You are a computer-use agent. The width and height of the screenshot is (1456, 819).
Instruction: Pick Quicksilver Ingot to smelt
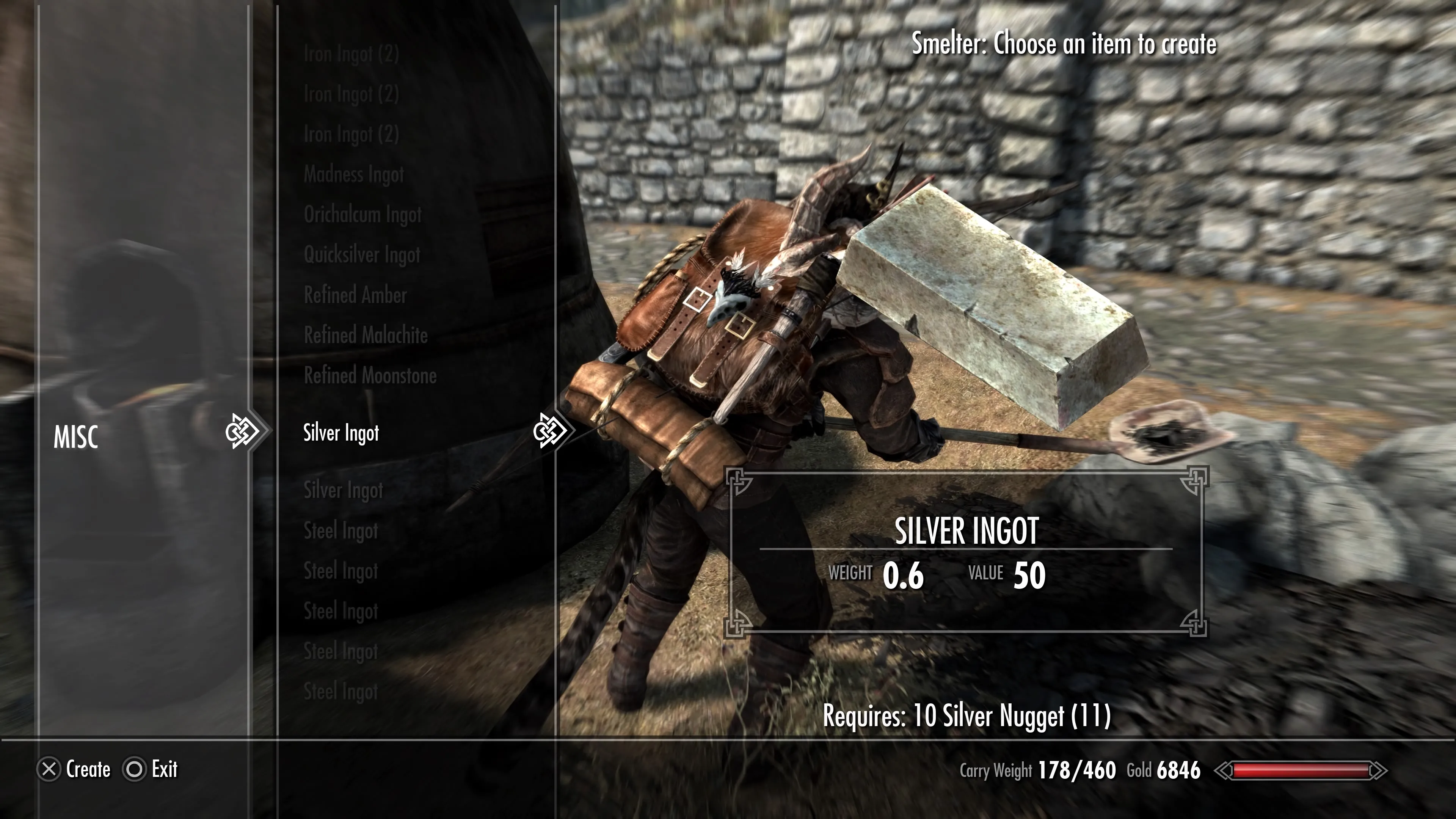pyautogui.click(x=362, y=255)
